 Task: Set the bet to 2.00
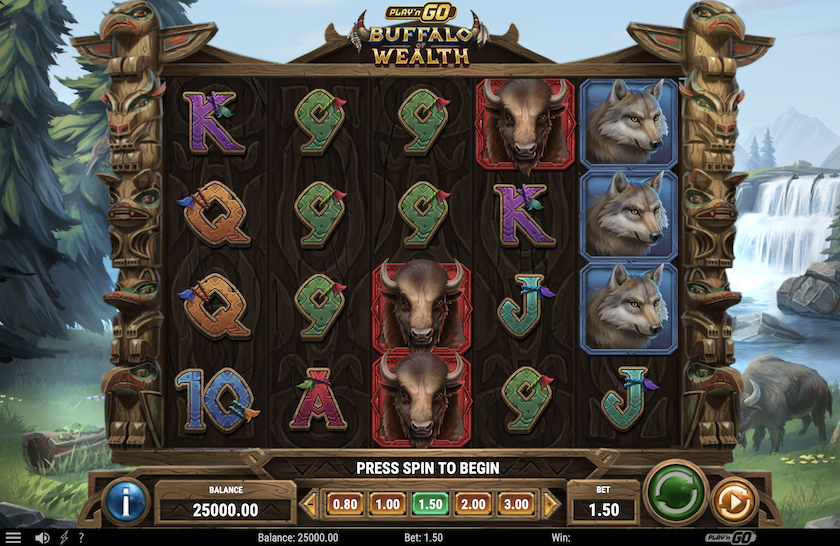[474, 504]
